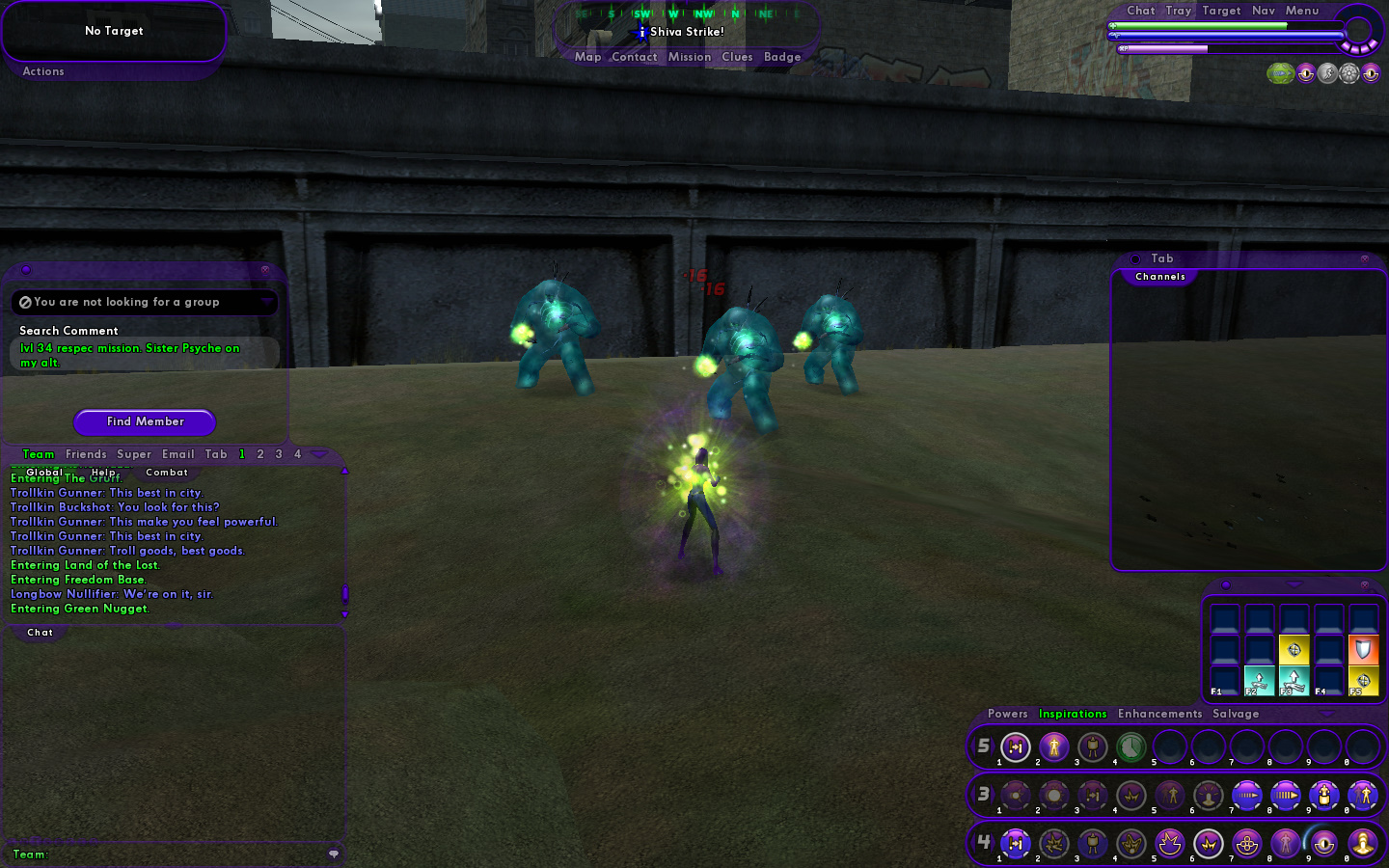Open the Nav window from top bar

point(1264,11)
